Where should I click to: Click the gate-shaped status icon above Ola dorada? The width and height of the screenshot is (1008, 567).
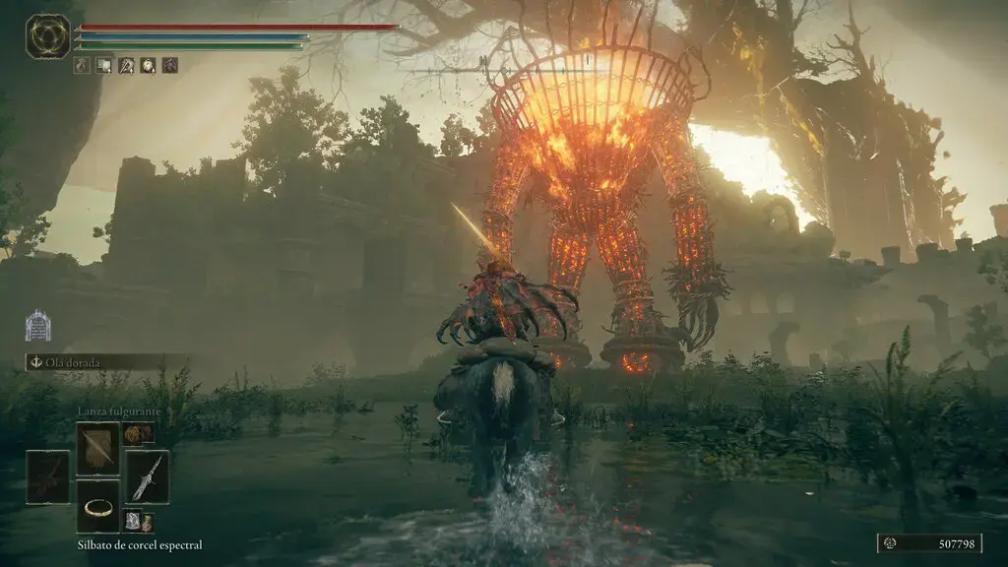38,325
